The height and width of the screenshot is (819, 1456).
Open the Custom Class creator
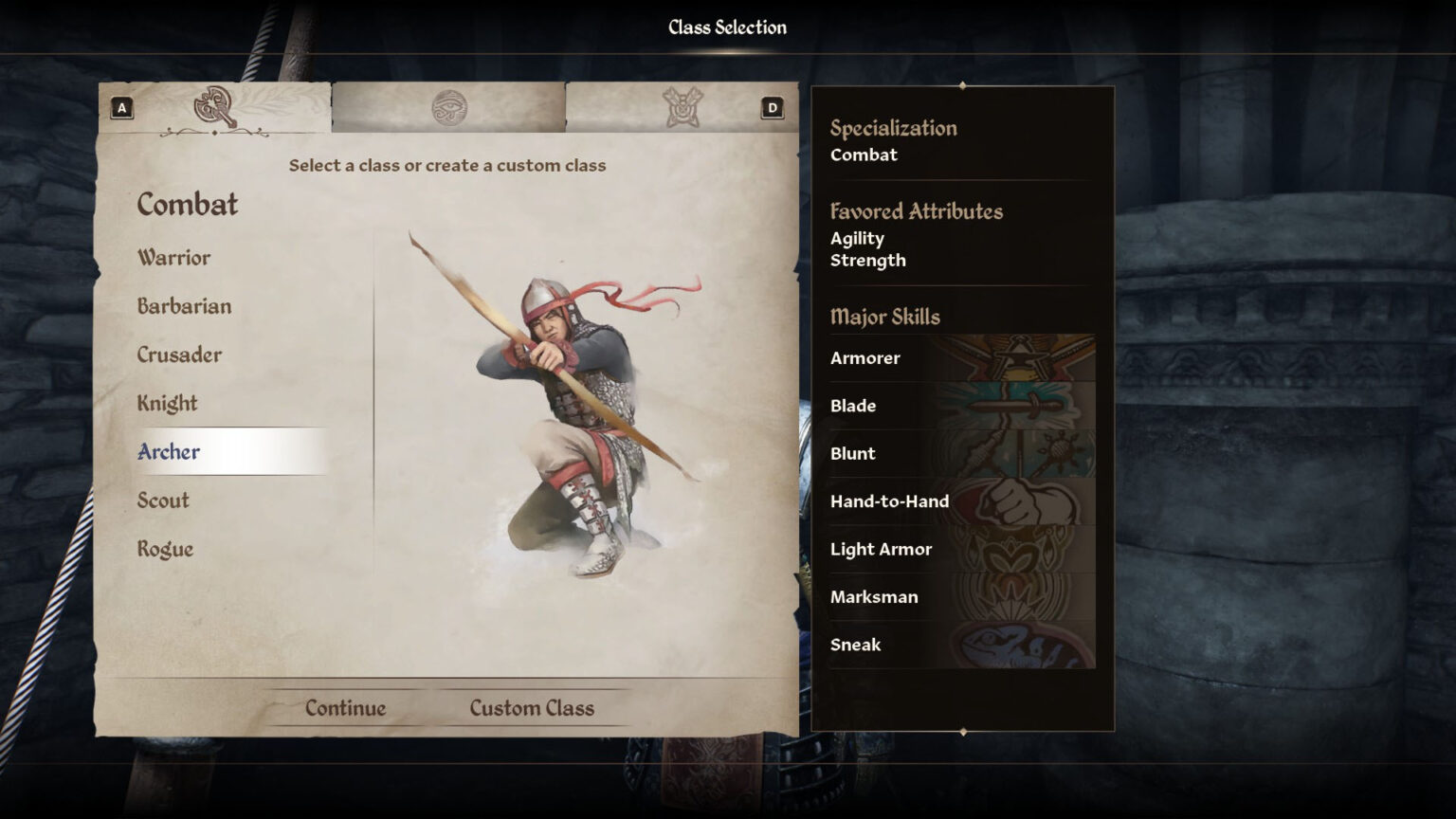[x=531, y=707]
